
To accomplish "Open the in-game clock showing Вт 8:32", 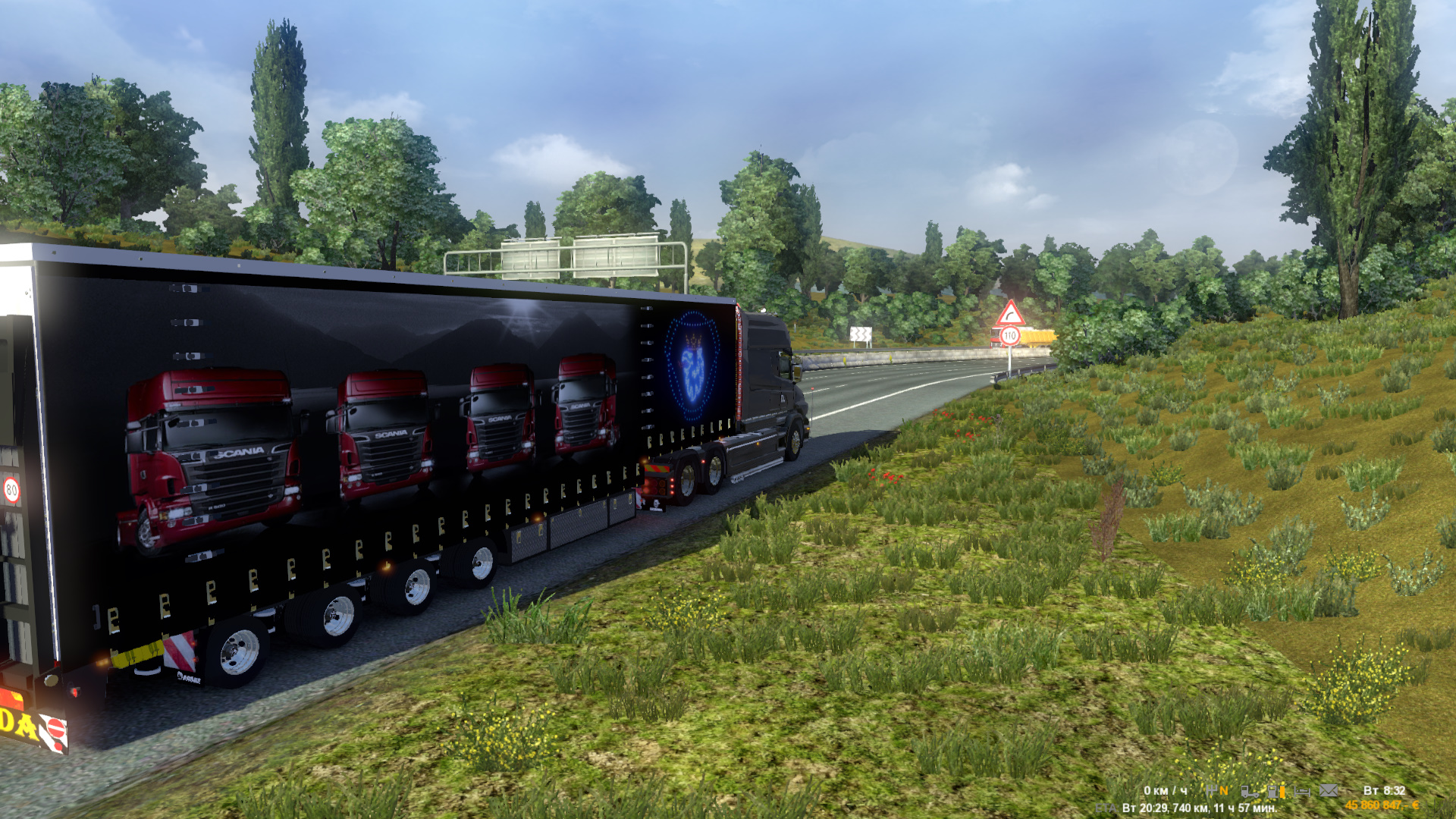I will click(1386, 791).
